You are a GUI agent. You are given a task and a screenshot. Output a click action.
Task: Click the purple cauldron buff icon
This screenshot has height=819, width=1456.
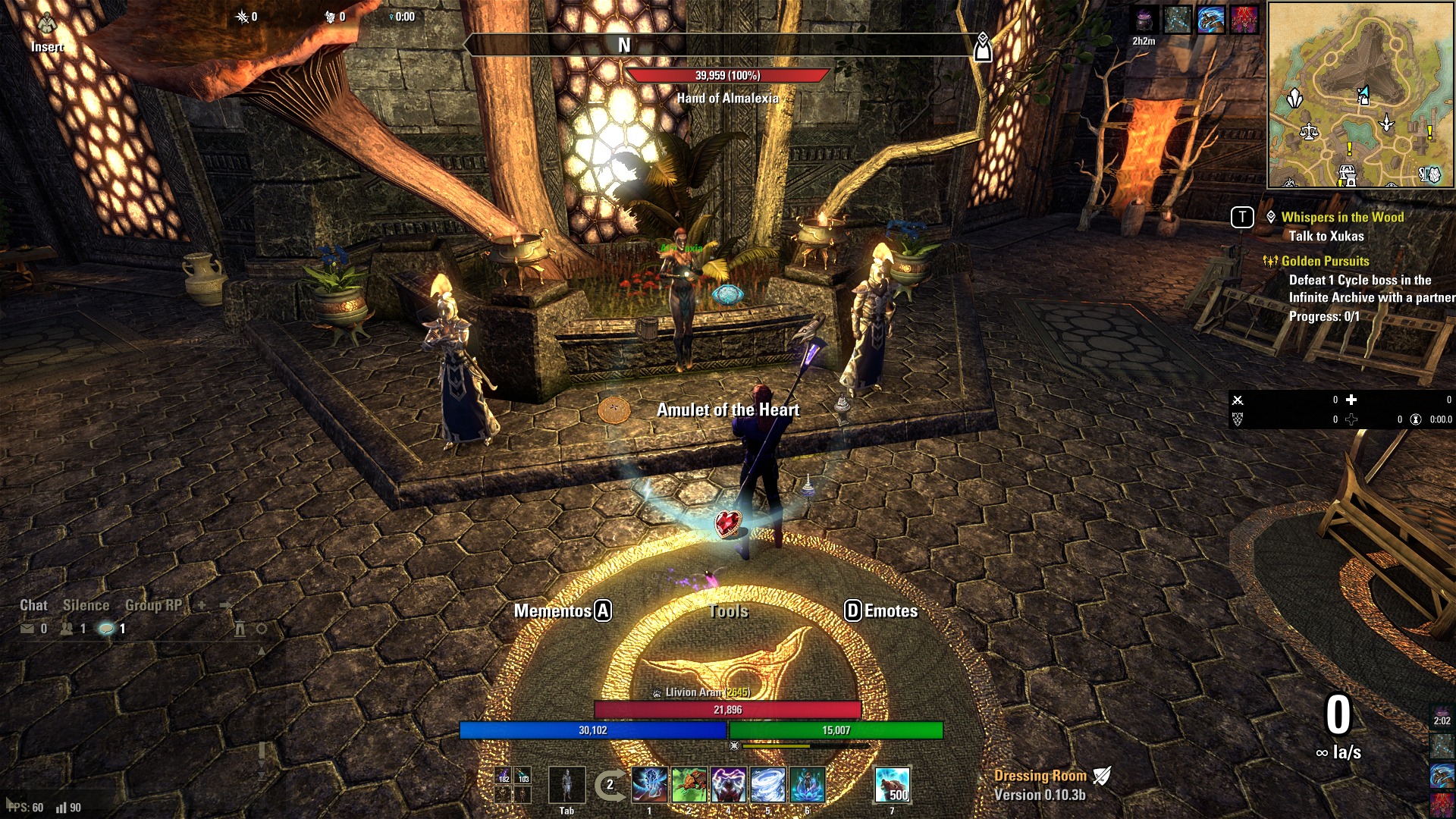coord(1144,20)
